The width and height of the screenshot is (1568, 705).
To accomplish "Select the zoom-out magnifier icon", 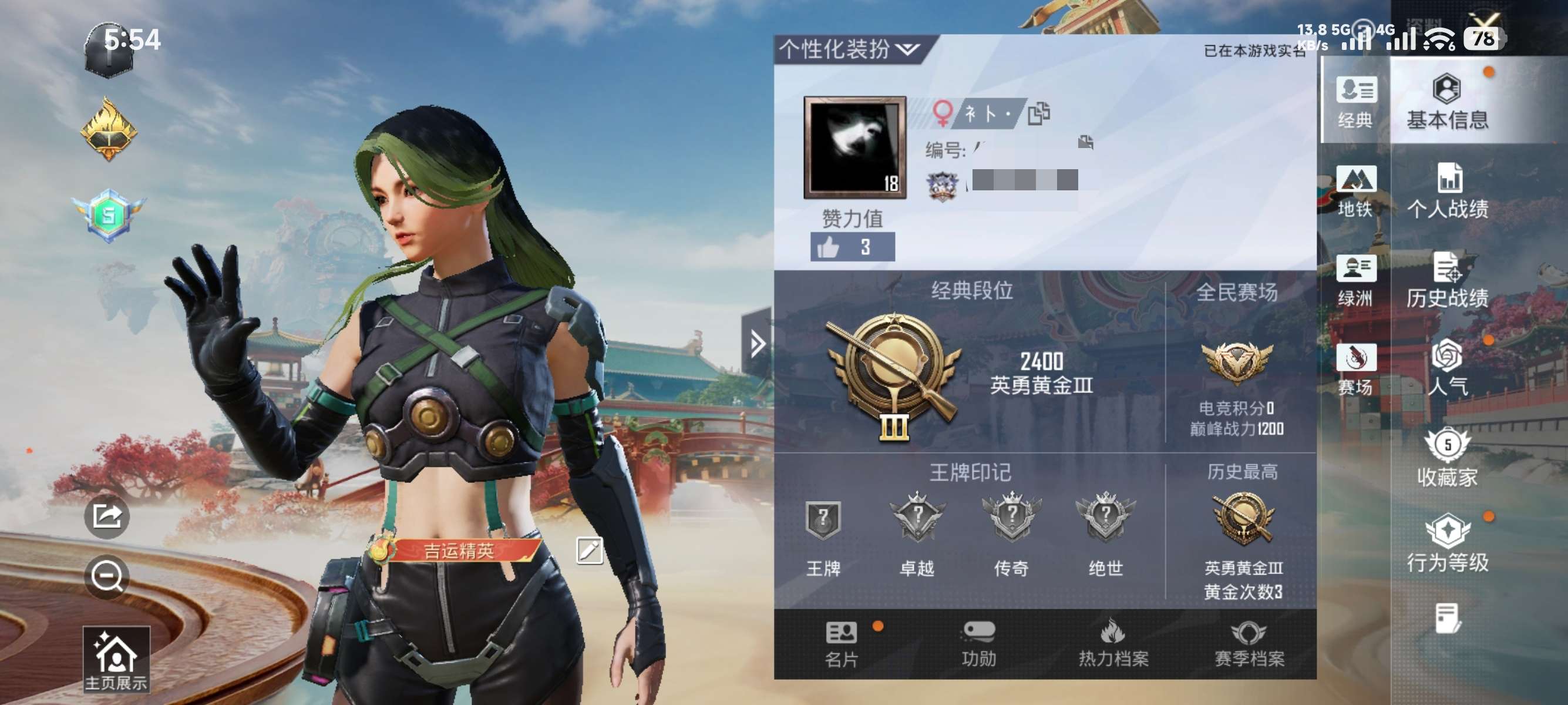I will point(106,575).
